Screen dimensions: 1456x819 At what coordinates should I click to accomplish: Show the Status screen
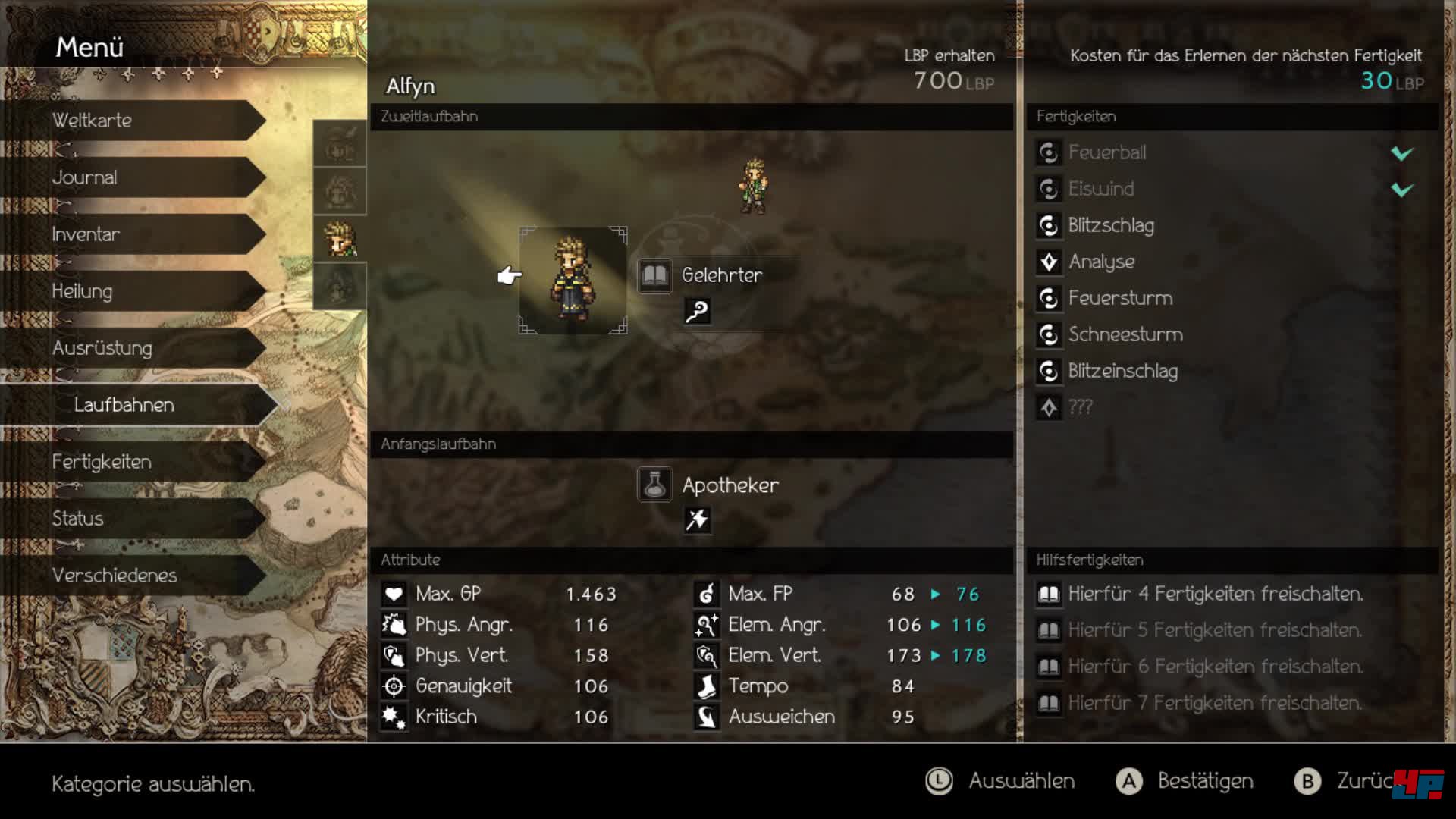(x=136, y=519)
